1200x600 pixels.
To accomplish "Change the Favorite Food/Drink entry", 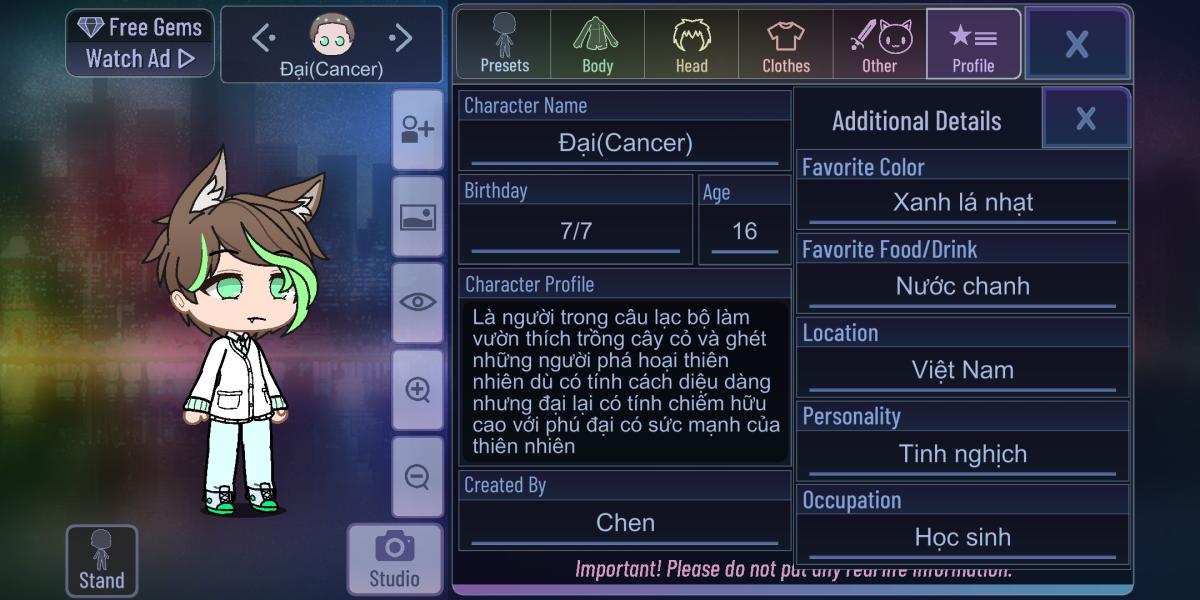I will pyautogui.click(x=962, y=287).
